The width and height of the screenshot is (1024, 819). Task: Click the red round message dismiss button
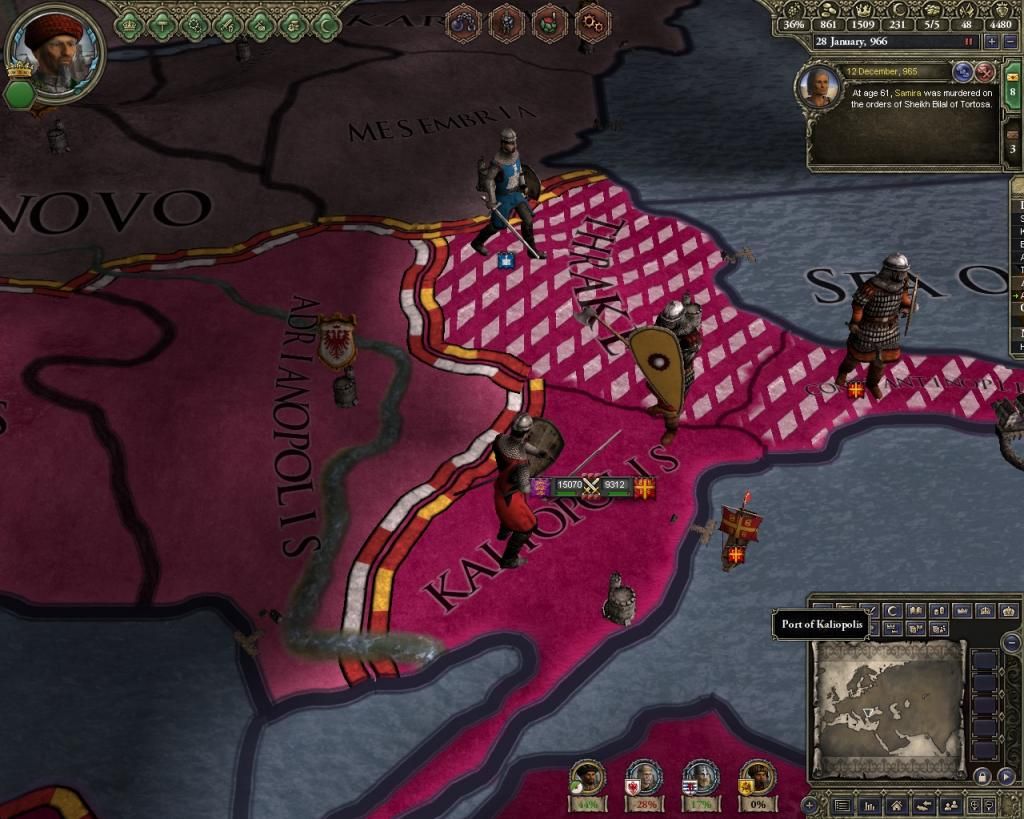984,71
